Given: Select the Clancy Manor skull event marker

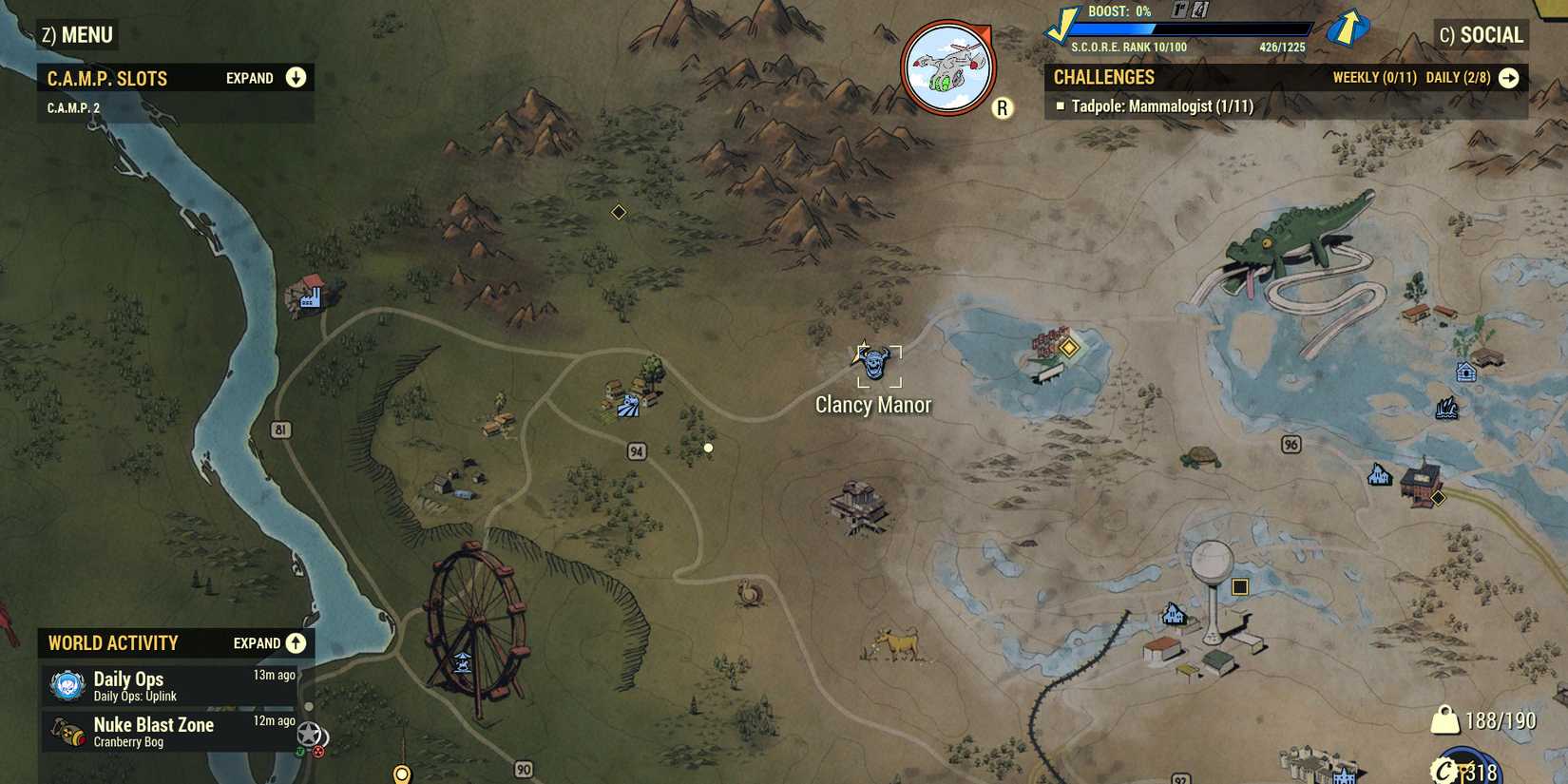Looking at the screenshot, I should click(877, 364).
